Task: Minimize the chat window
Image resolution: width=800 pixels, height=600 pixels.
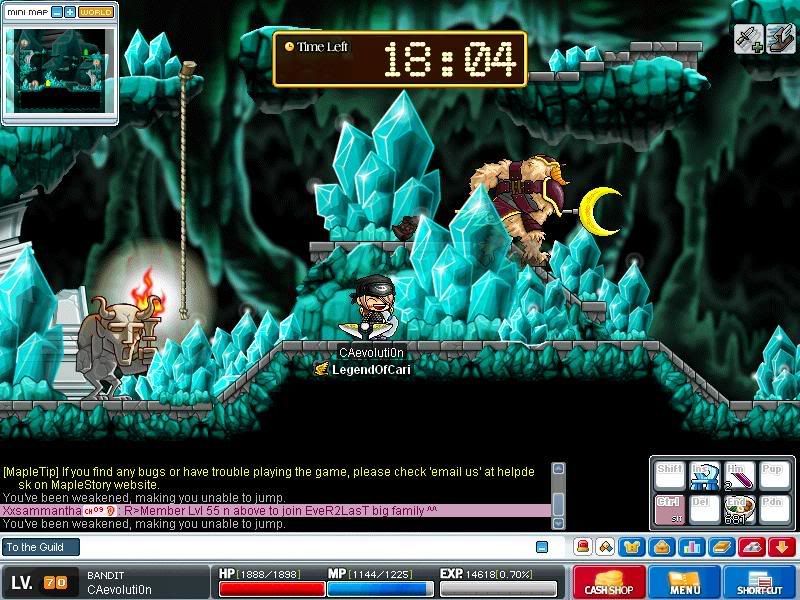Action: tap(542, 547)
